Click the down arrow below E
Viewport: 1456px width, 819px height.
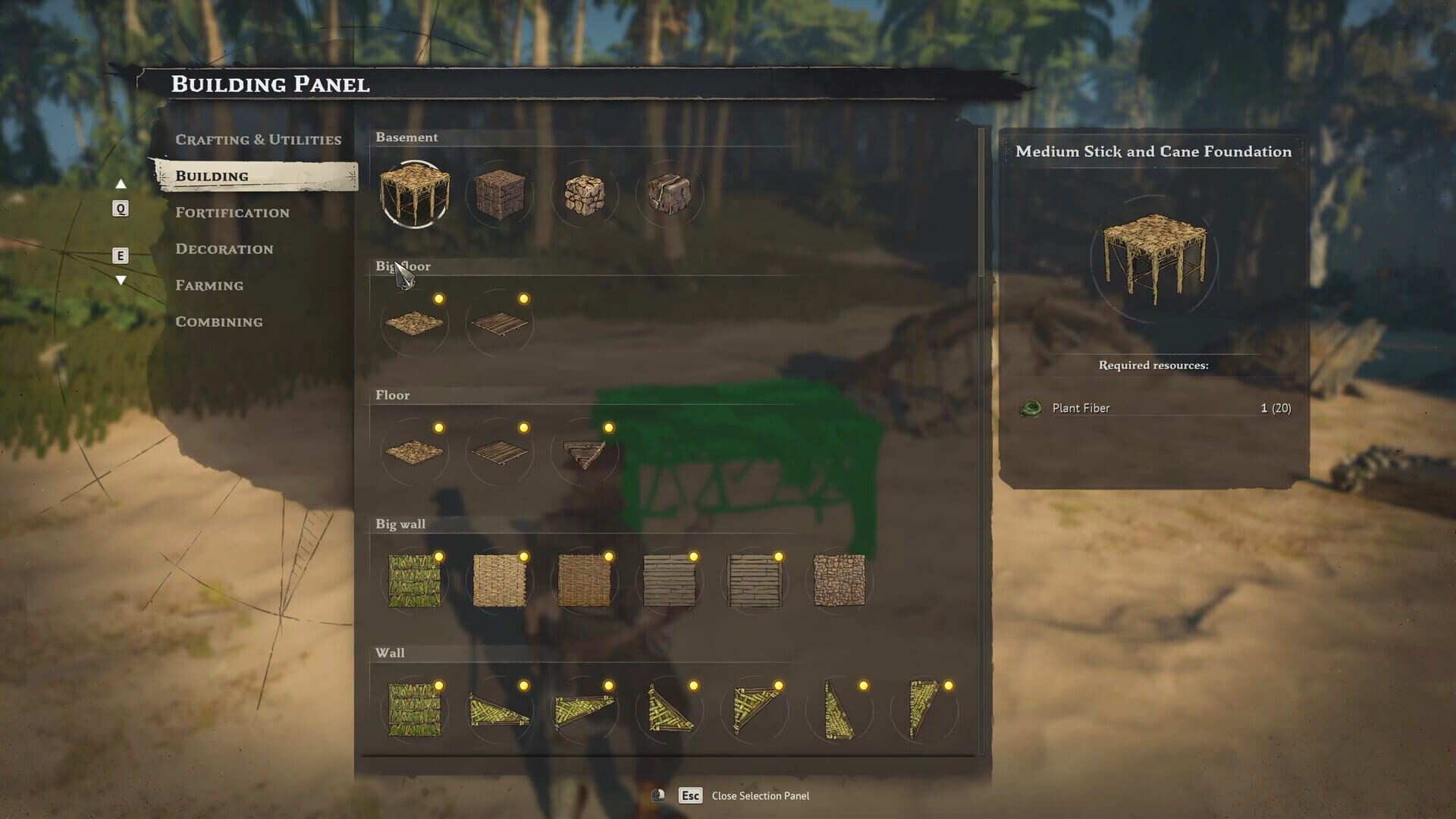coord(121,281)
